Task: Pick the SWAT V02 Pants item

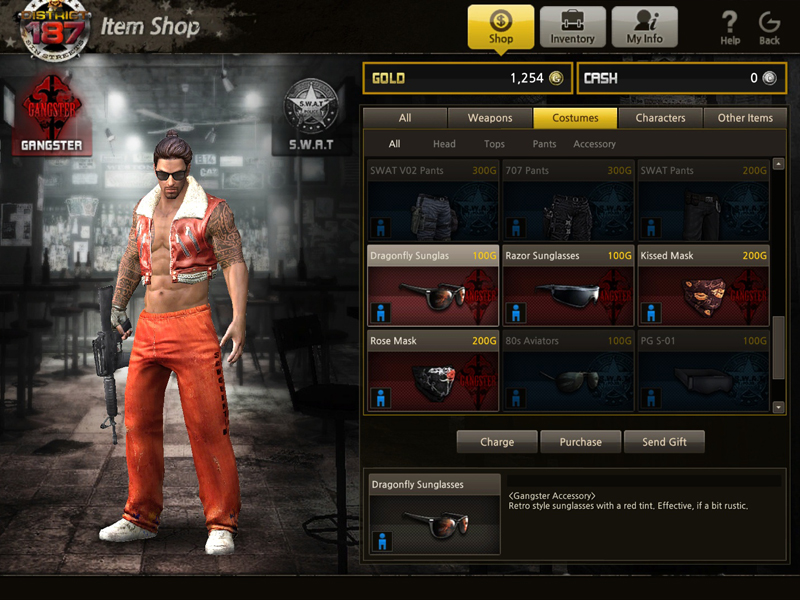Action: point(433,200)
